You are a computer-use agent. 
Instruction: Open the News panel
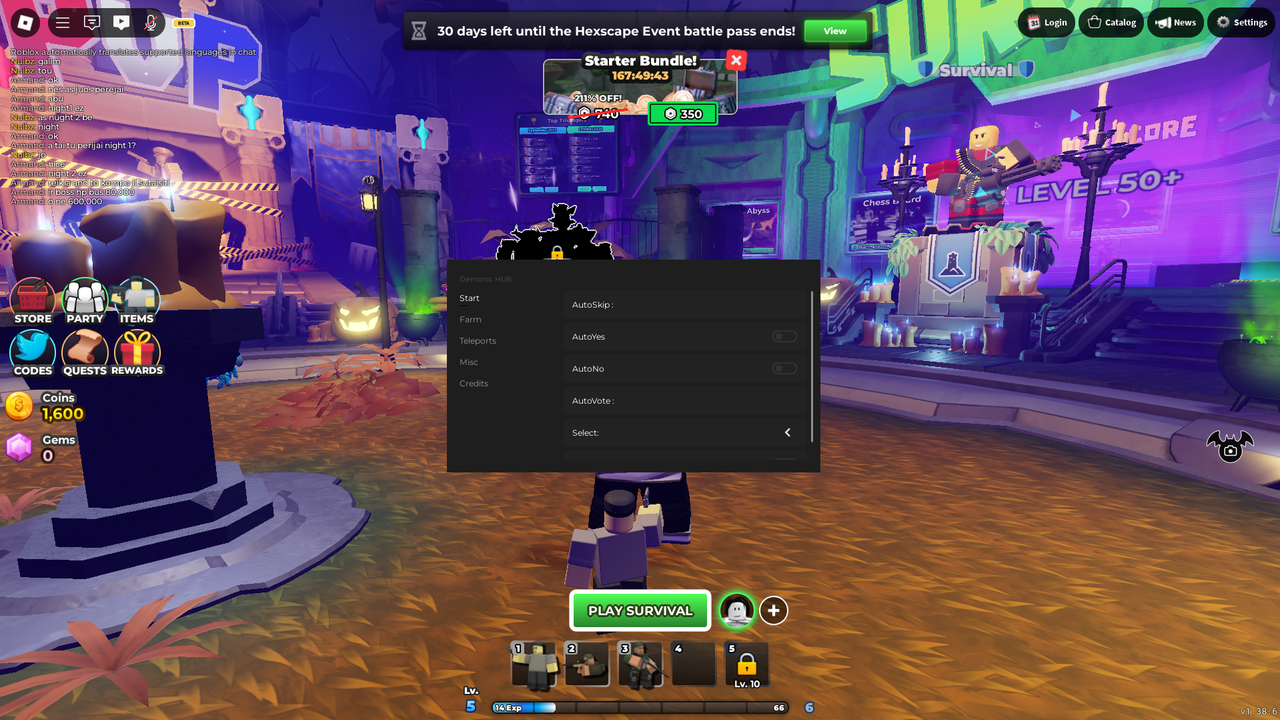pos(1175,22)
